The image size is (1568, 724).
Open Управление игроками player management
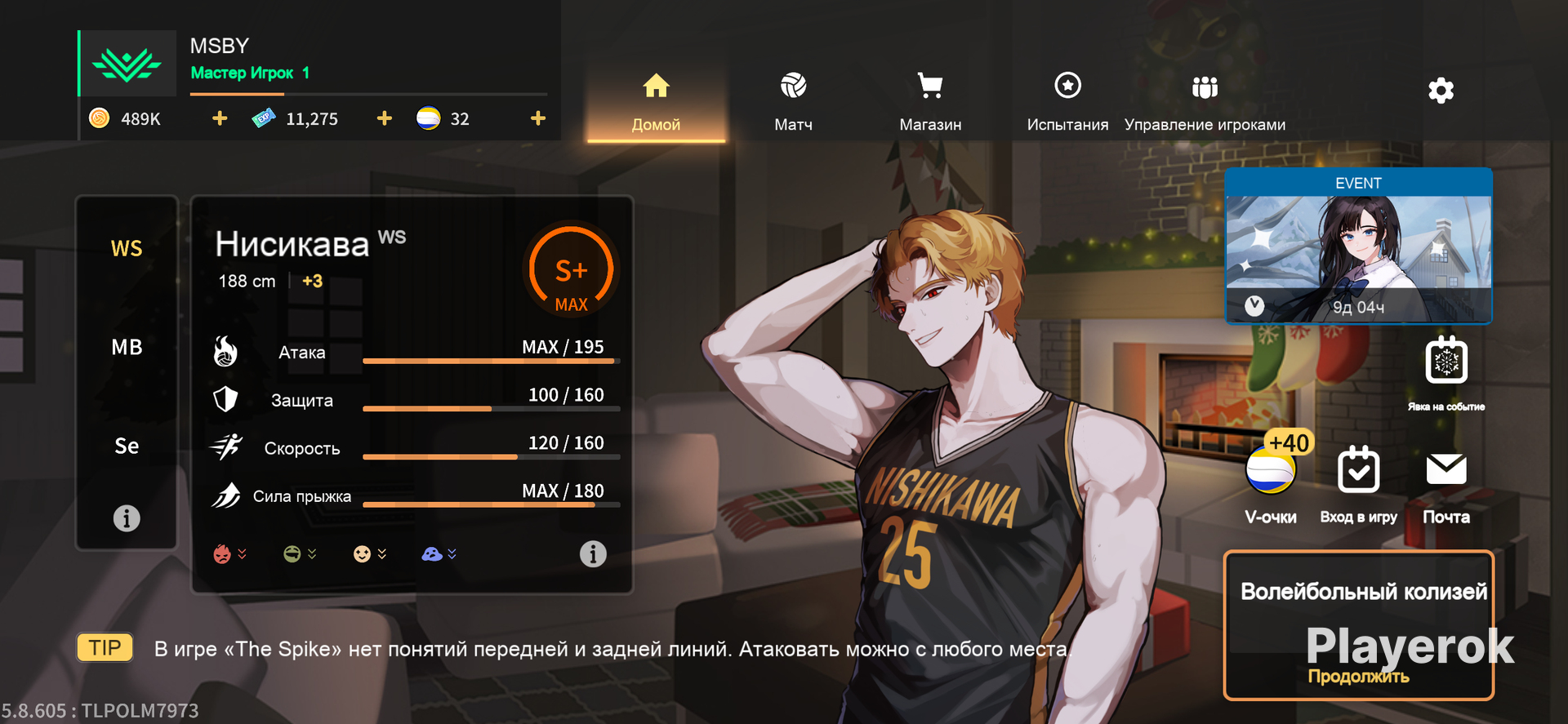(1205, 102)
